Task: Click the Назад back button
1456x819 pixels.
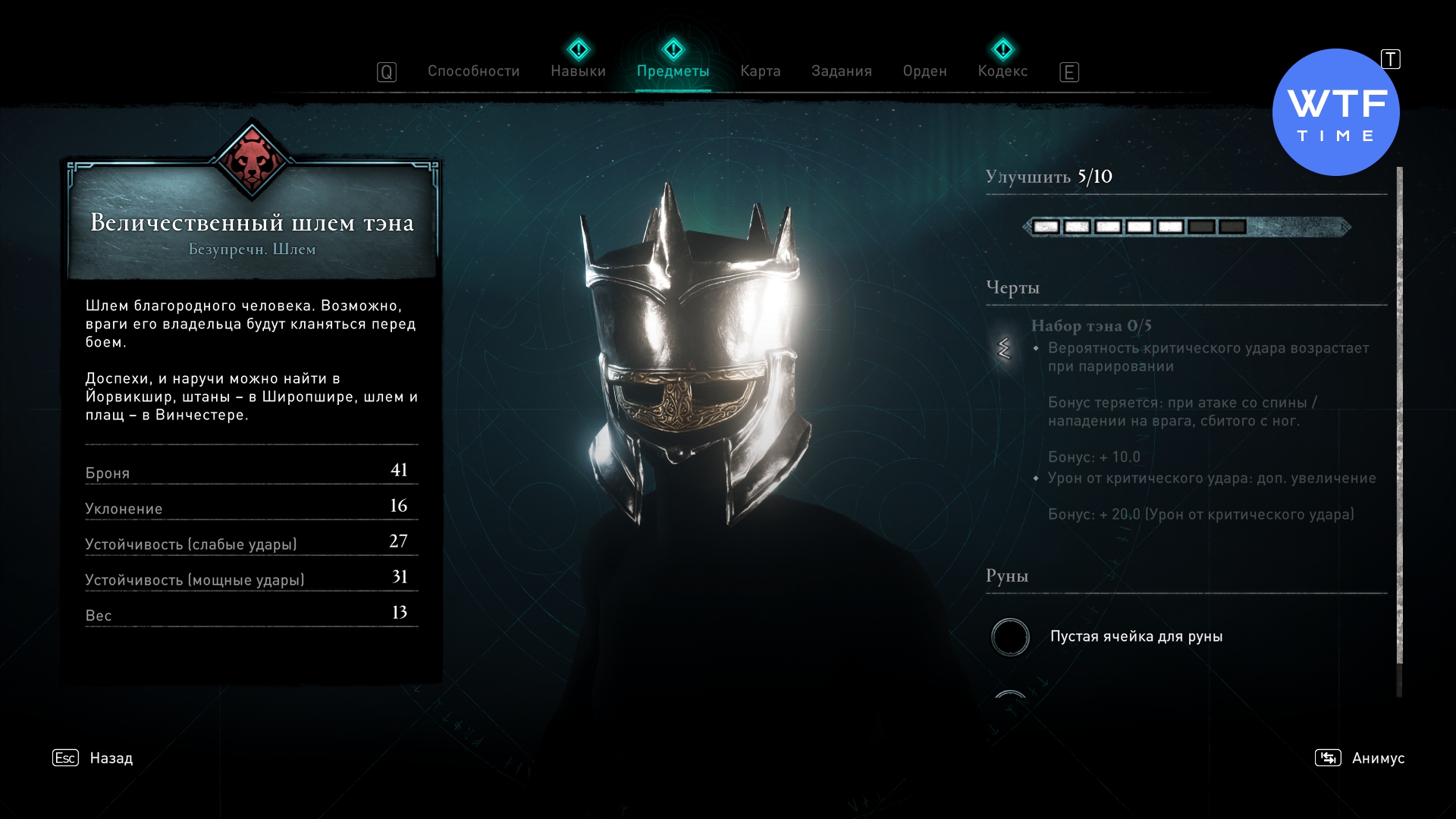Action: 110,758
